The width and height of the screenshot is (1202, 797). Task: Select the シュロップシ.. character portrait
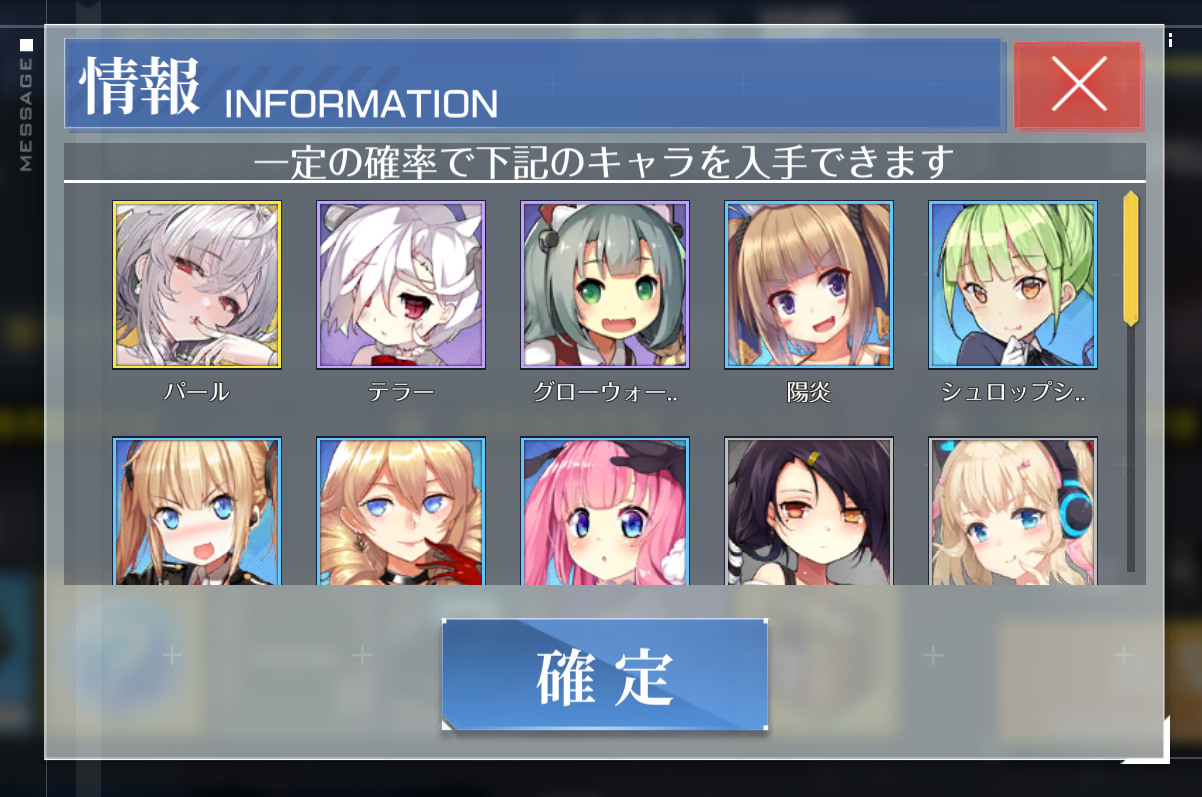pos(1013,285)
